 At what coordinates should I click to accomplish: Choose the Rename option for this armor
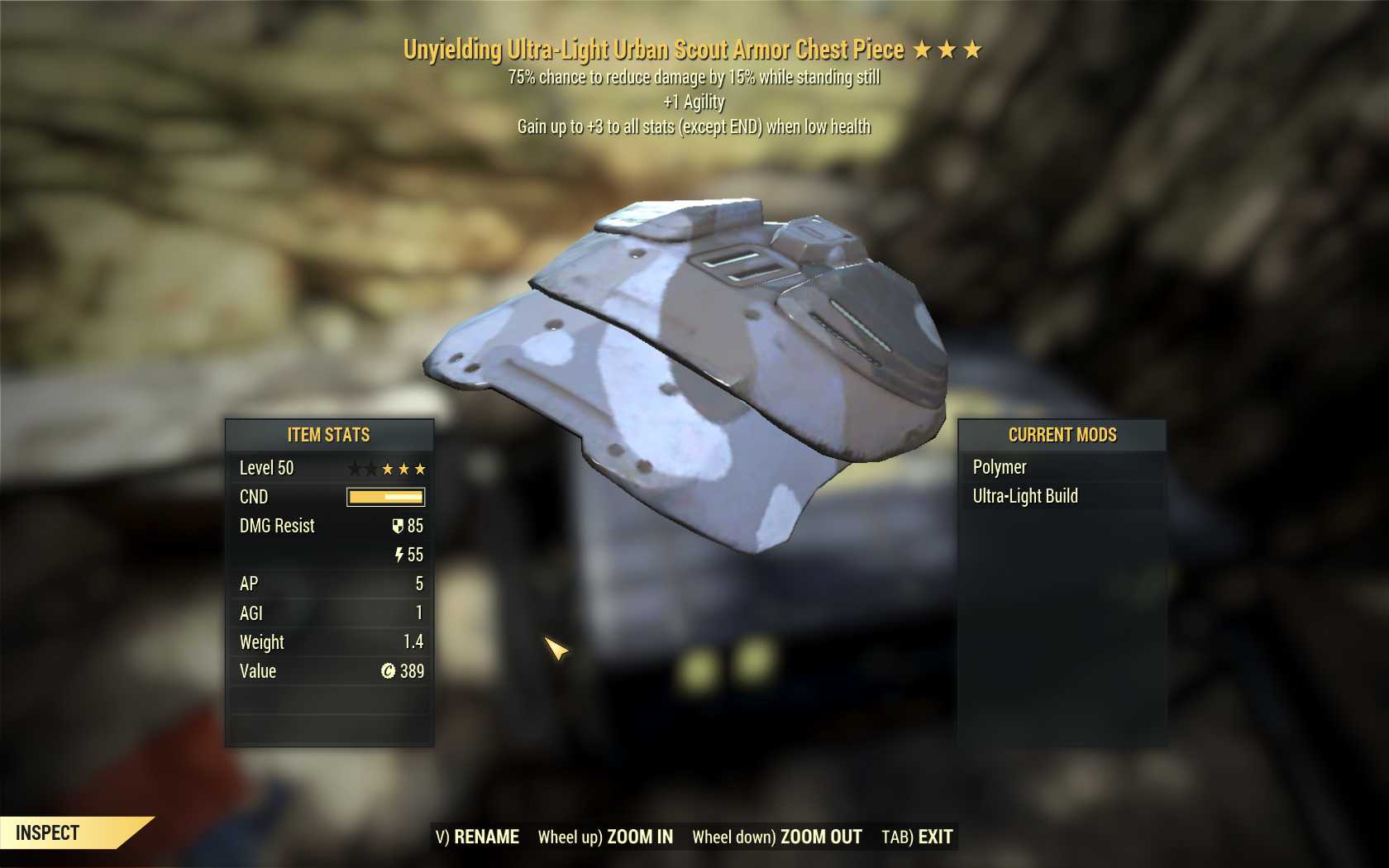point(478,837)
